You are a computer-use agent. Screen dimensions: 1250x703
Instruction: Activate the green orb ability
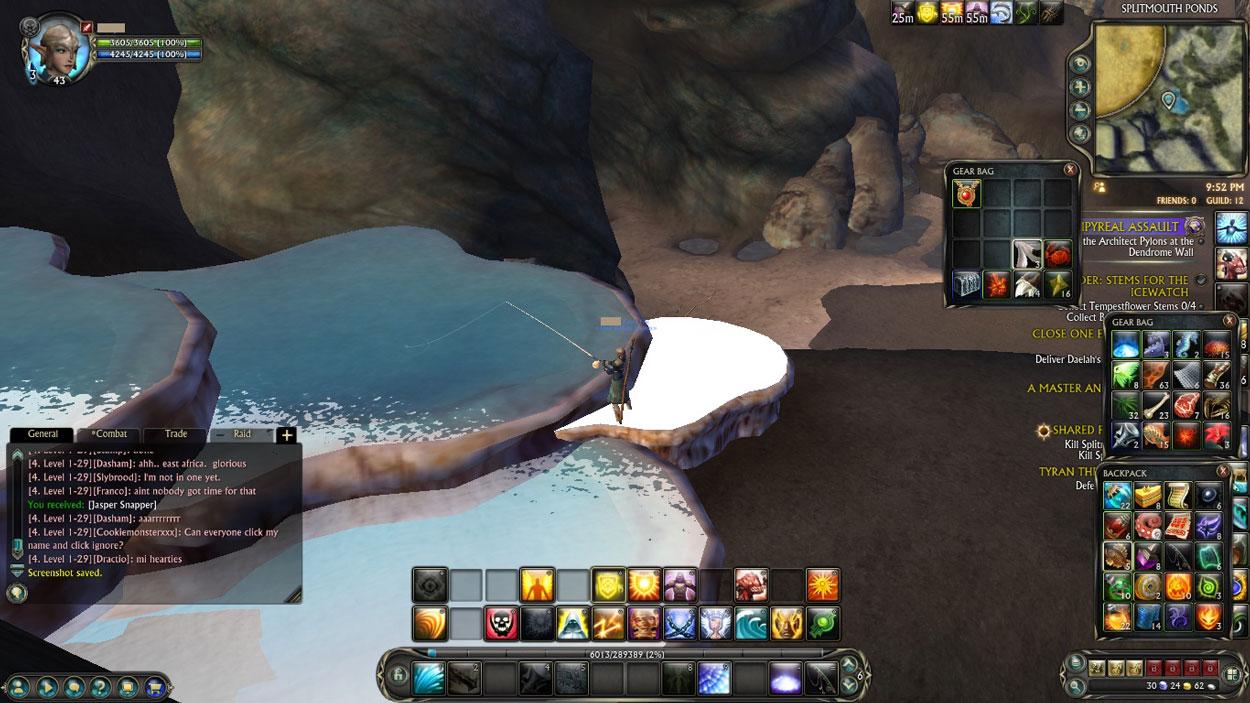coord(823,623)
